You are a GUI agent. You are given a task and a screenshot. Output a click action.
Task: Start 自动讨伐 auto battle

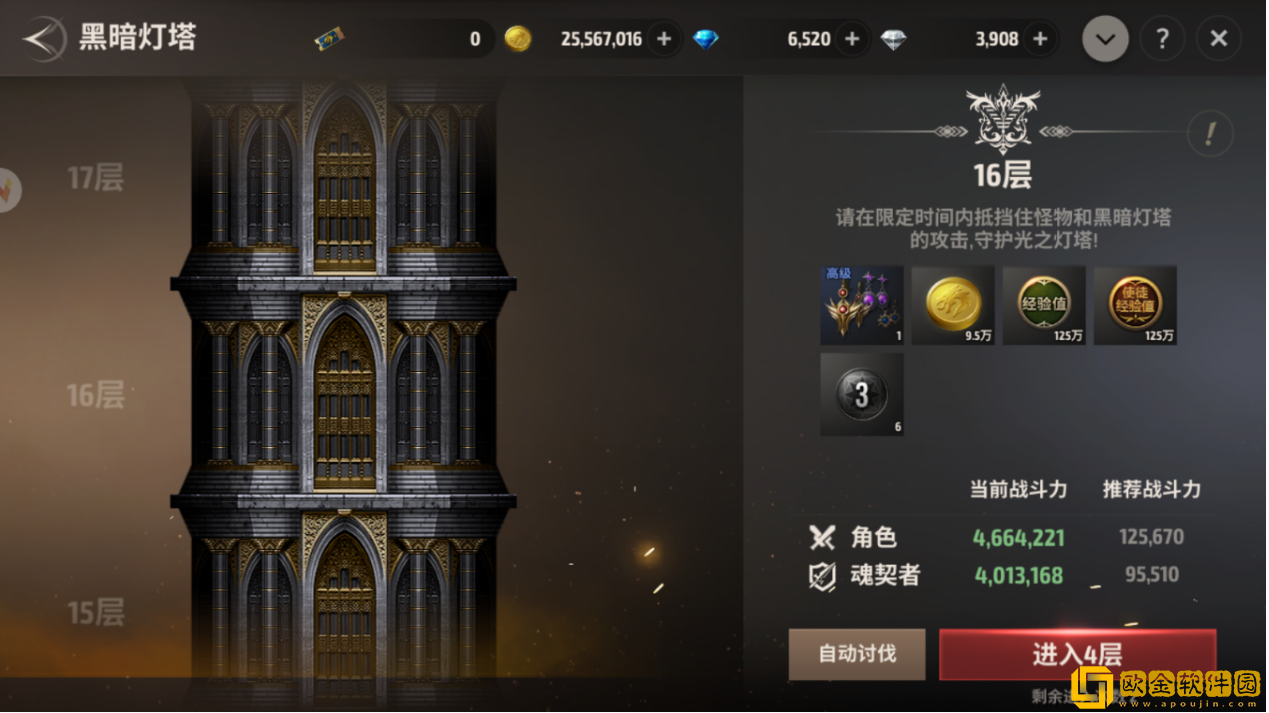coord(857,654)
